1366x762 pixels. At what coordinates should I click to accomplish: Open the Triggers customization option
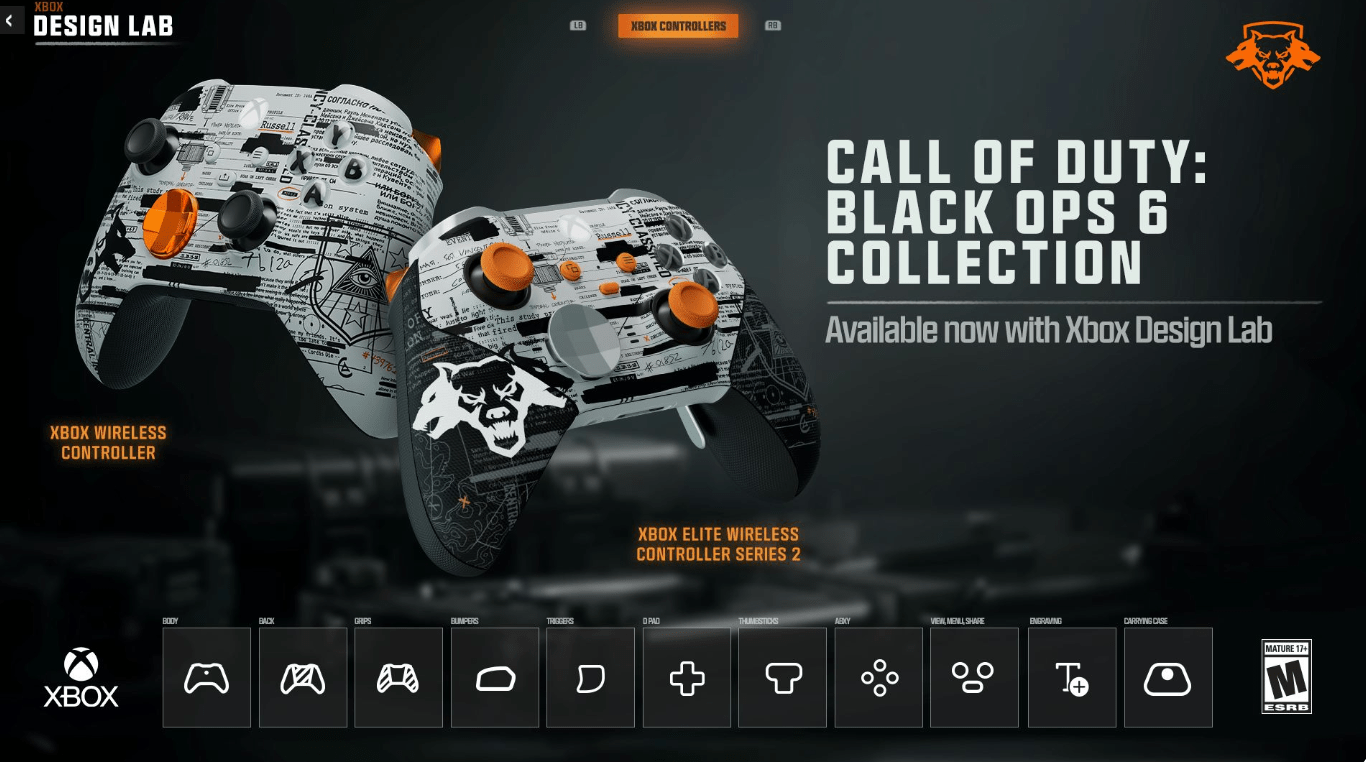(x=590, y=677)
